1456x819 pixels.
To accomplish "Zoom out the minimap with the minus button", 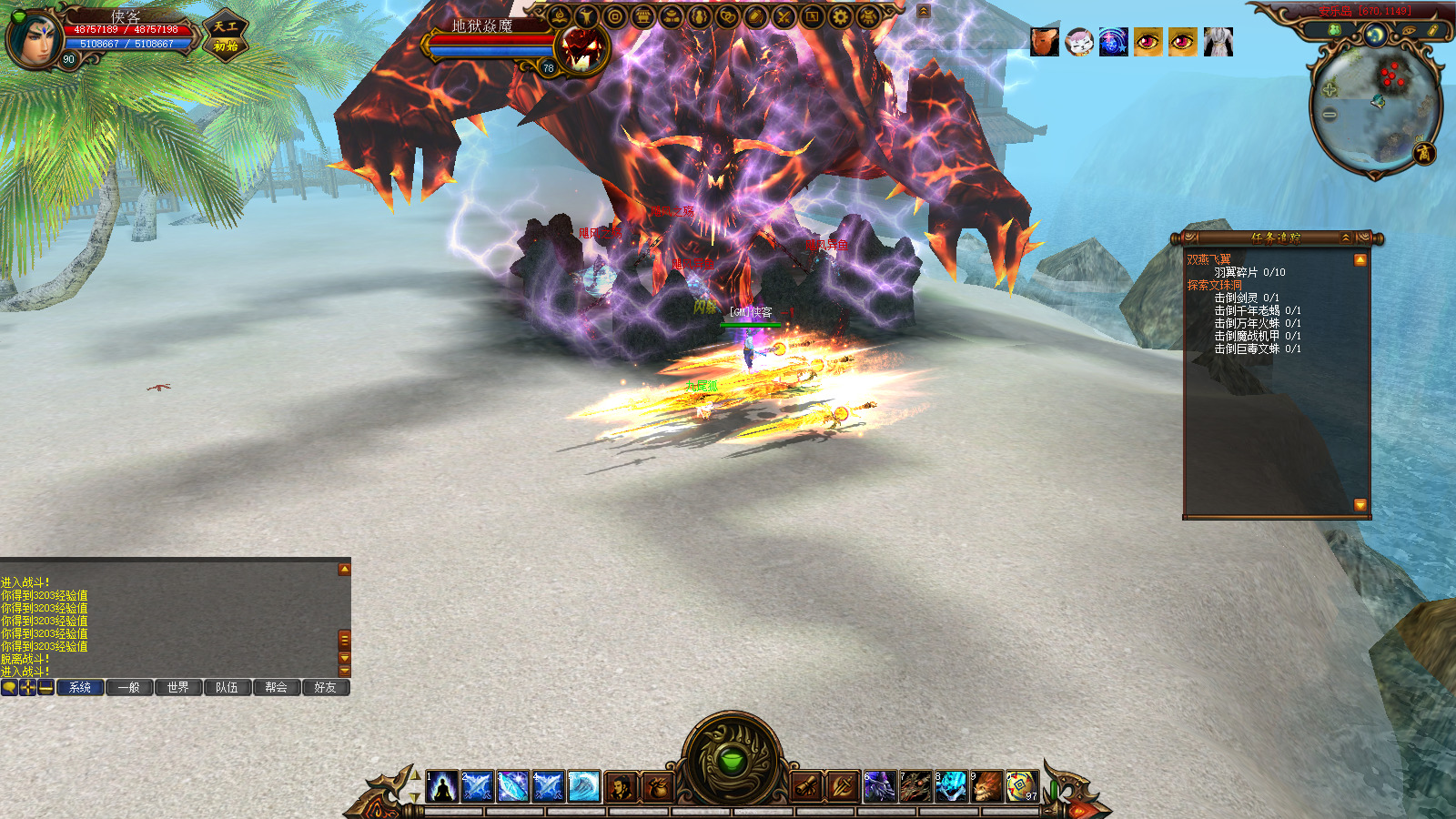I will point(1330,115).
